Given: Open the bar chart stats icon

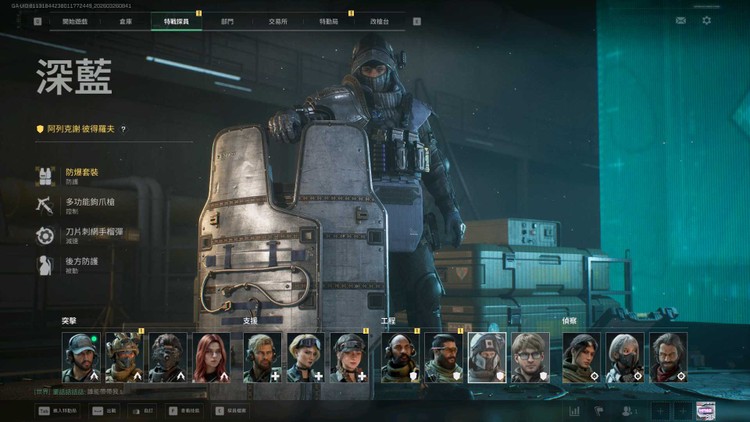Looking at the screenshot, I should (574, 410).
